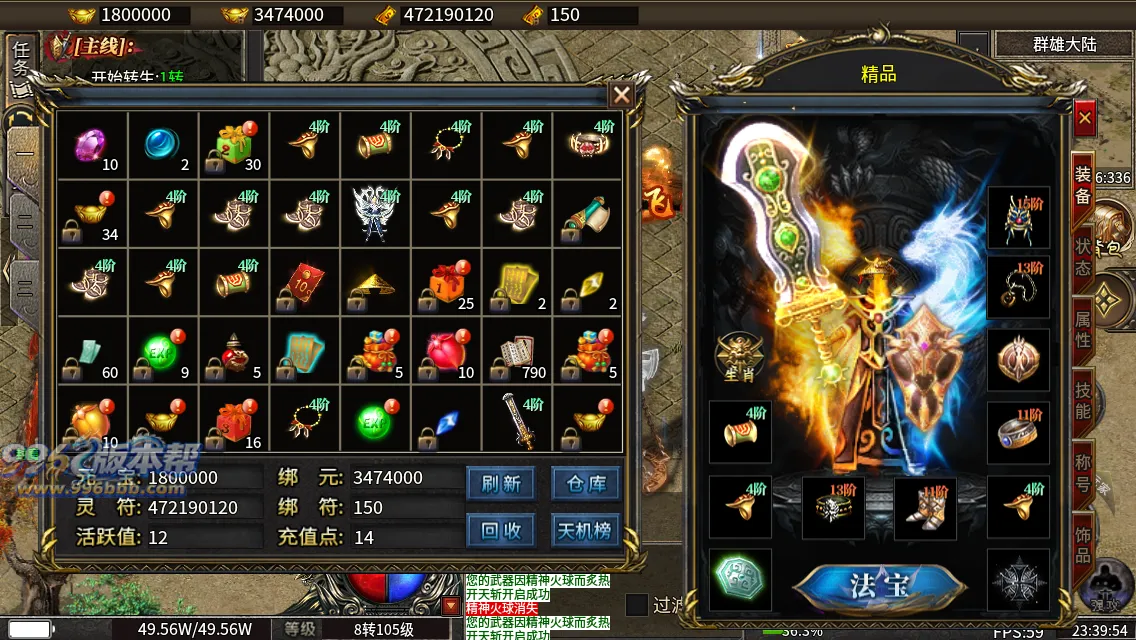Open the 饰品 accessories tab
1136x640 pixels.
(1083, 540)
